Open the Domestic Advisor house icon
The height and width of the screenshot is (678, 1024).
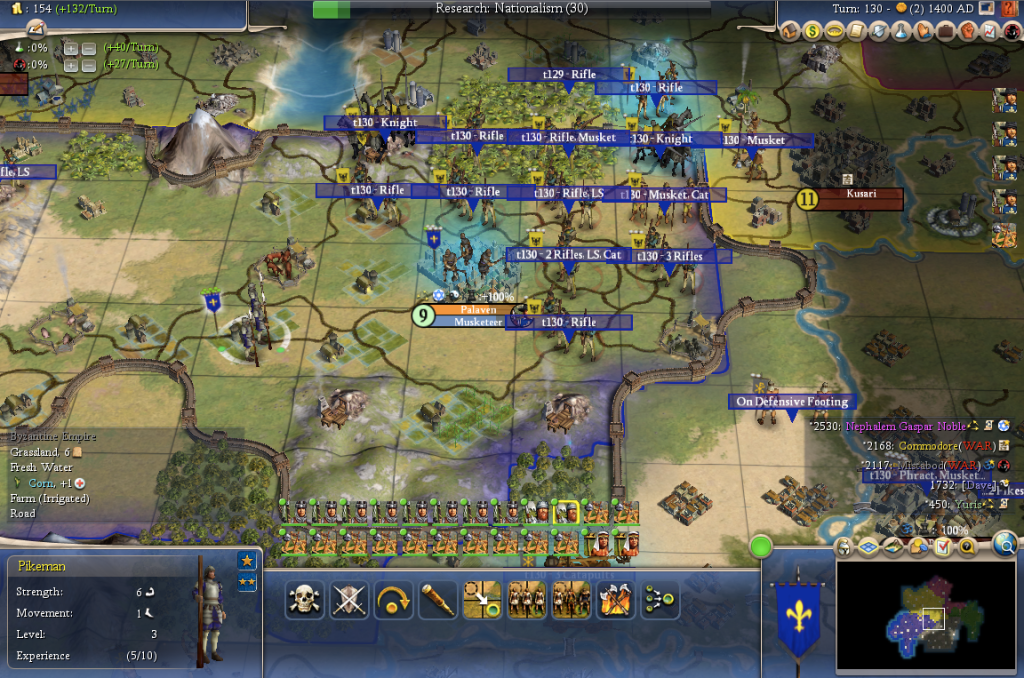(x=790, y=32)
